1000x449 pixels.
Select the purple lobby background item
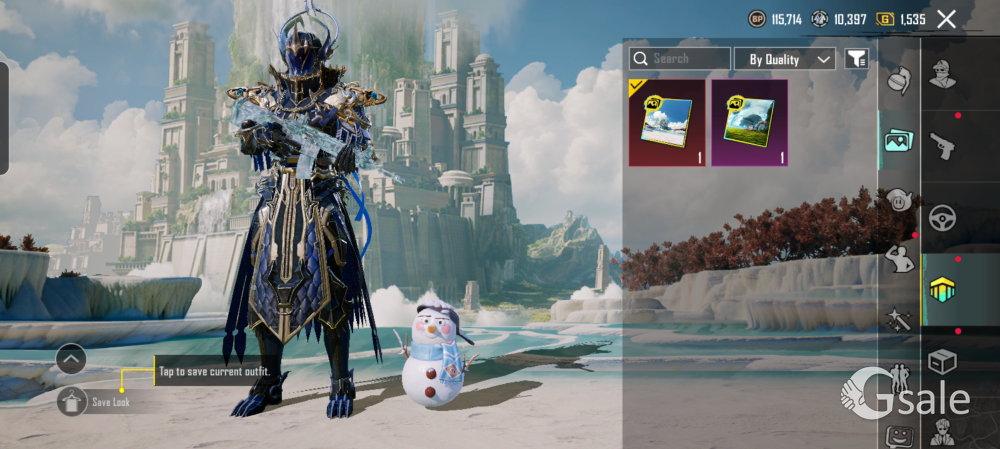(749, 123)
